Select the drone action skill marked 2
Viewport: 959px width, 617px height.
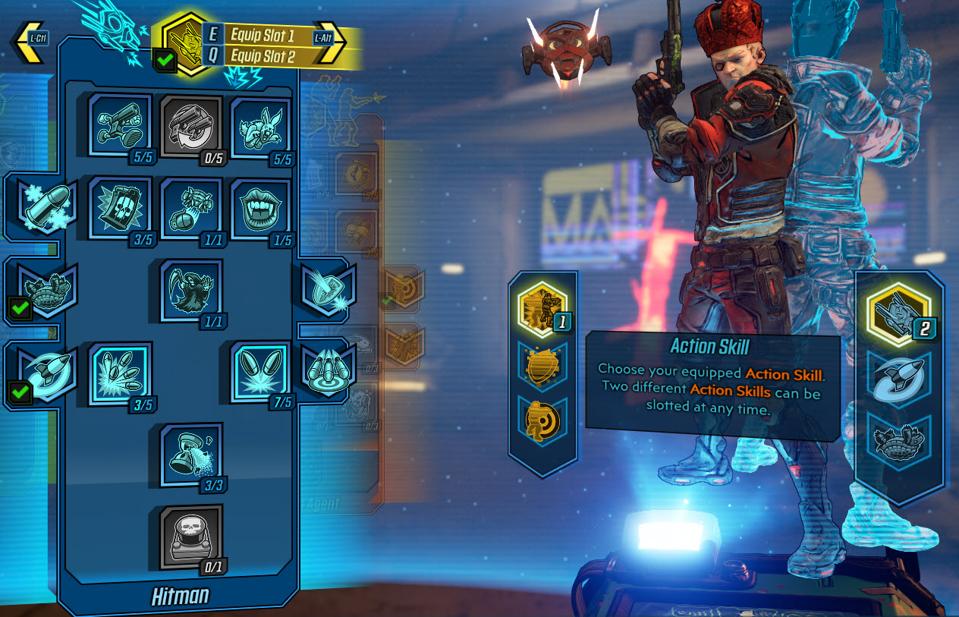898,313
